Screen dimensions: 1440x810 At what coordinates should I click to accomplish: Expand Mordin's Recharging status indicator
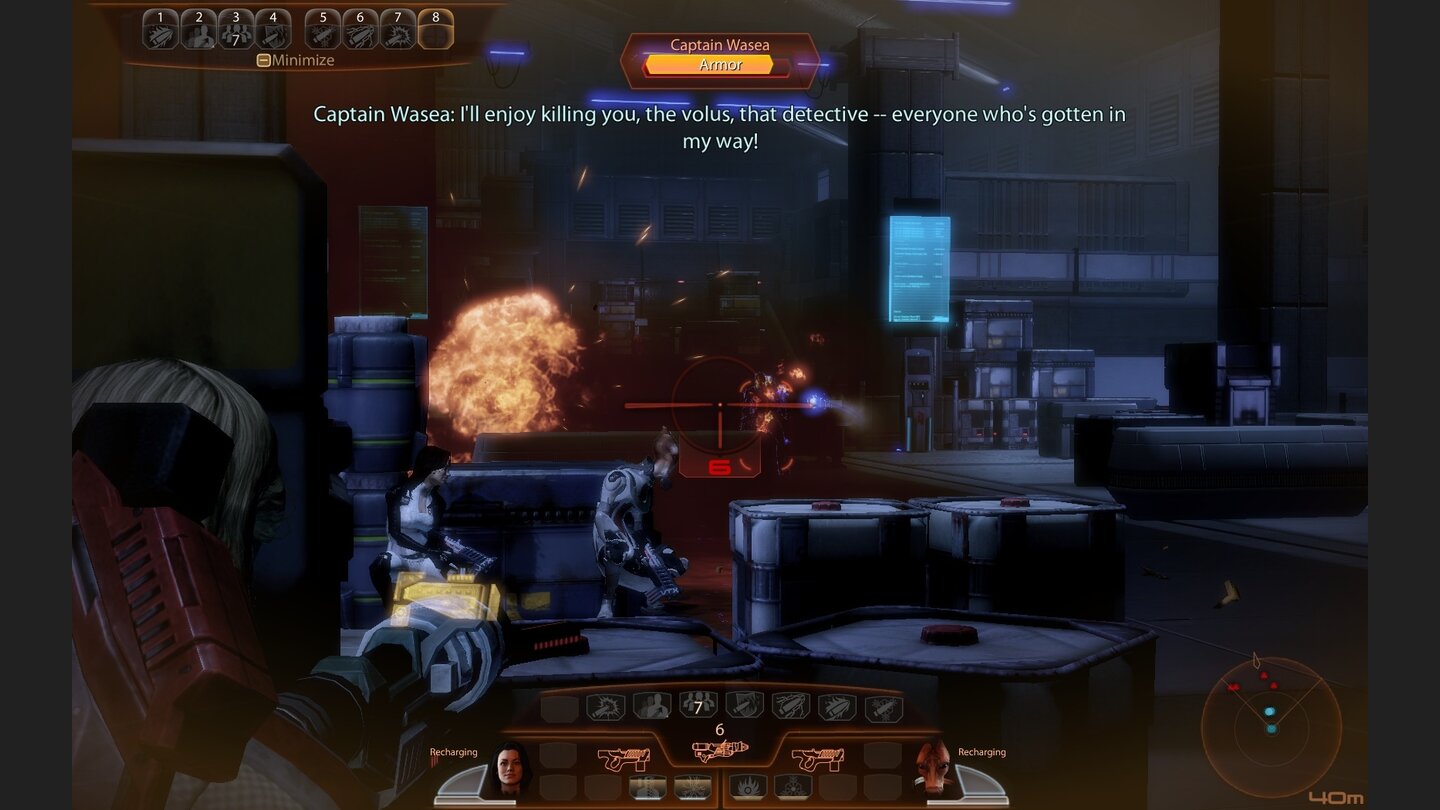(x=982, y=750)
